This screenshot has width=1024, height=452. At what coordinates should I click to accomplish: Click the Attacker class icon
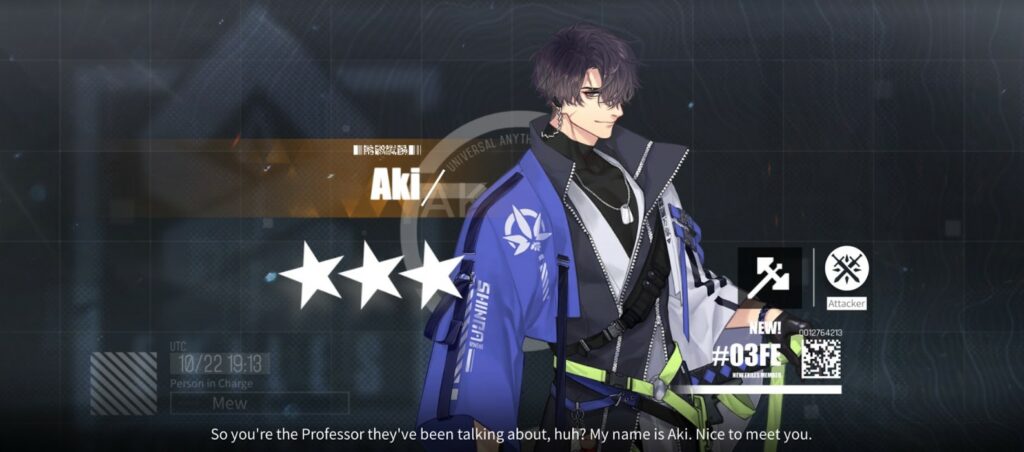pos(846,268)
